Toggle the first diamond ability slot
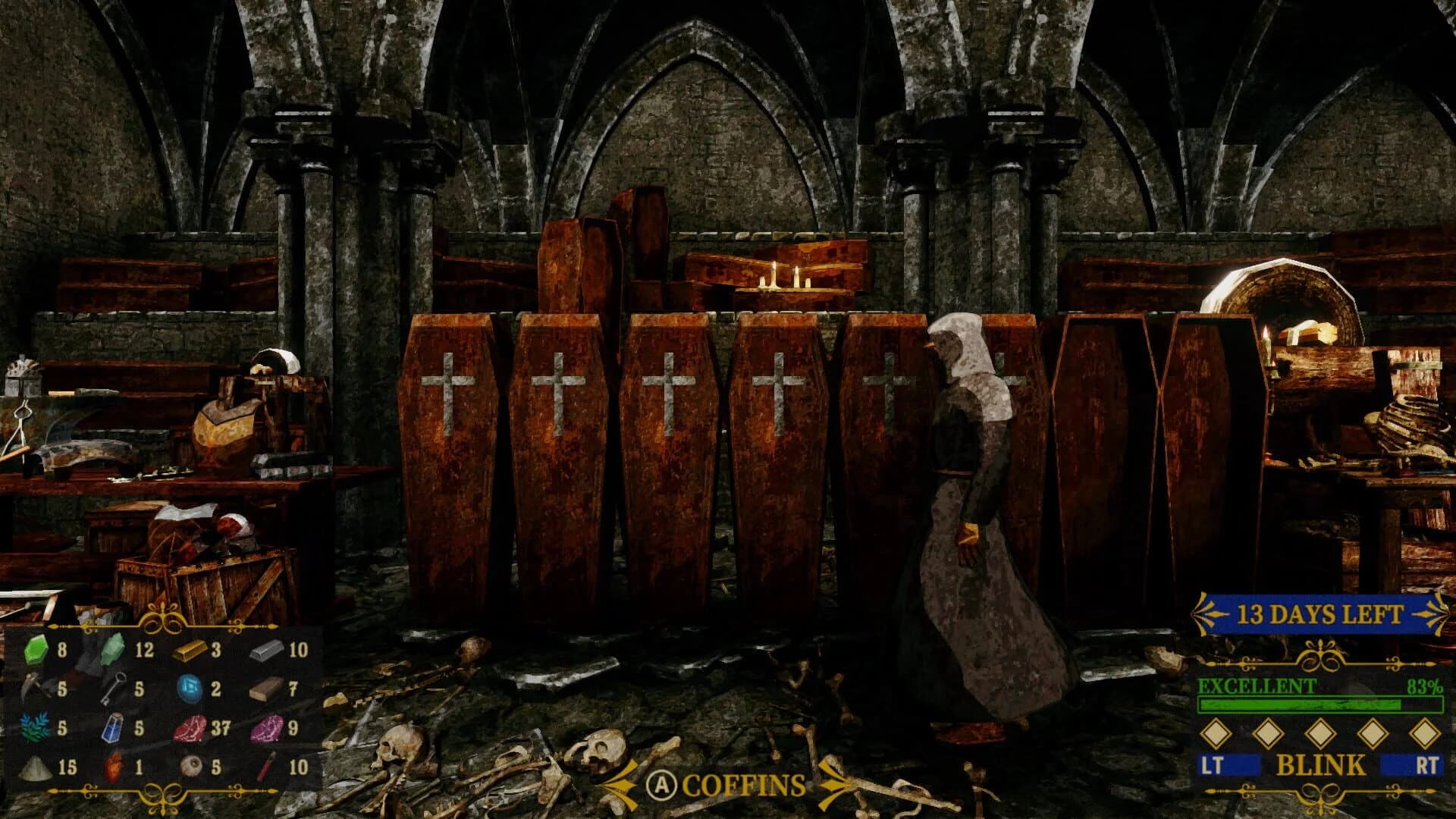Screen dimensions: 1456x819 [x=1217, y=733]
